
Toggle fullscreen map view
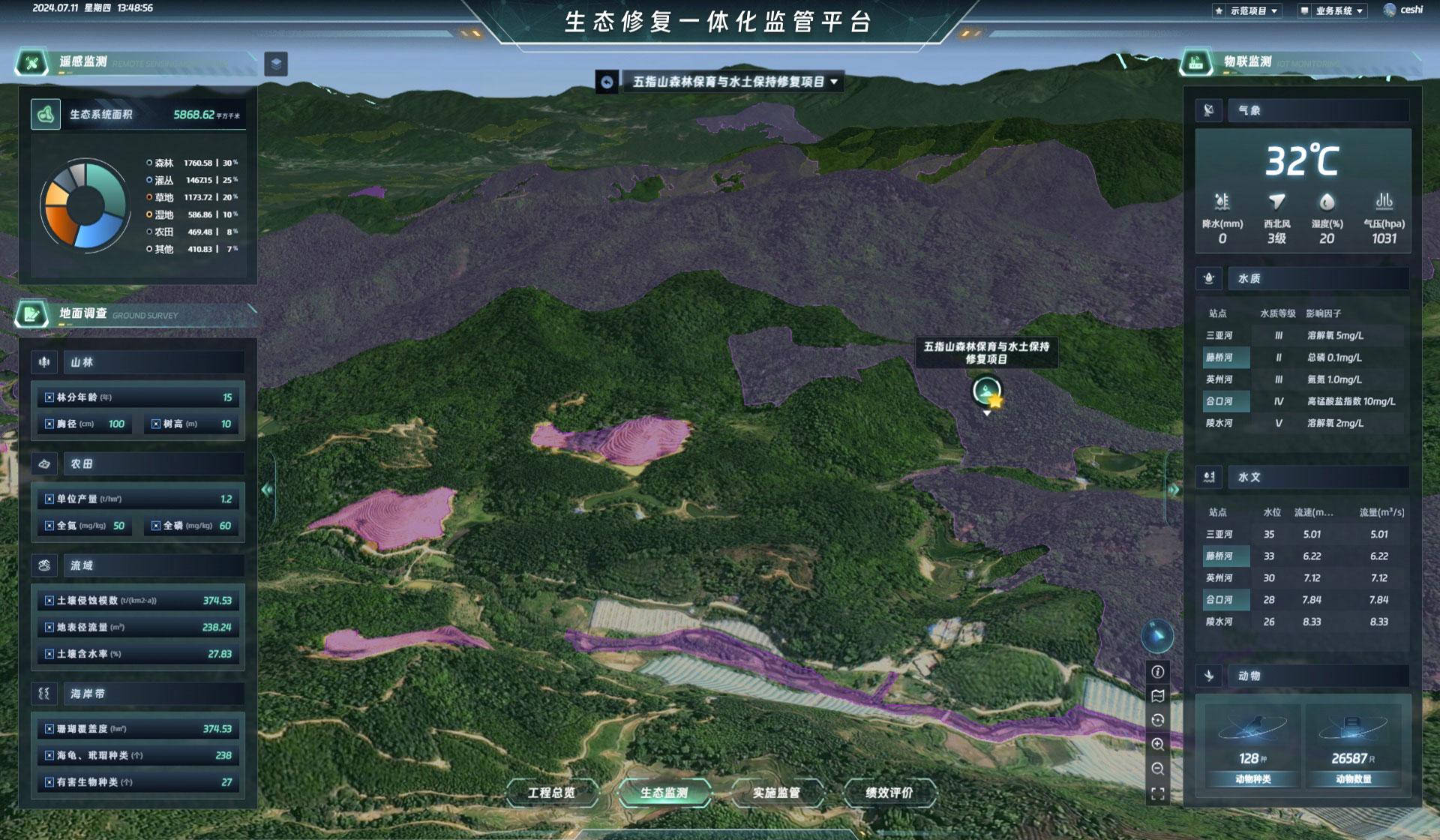click(1158, 794)
